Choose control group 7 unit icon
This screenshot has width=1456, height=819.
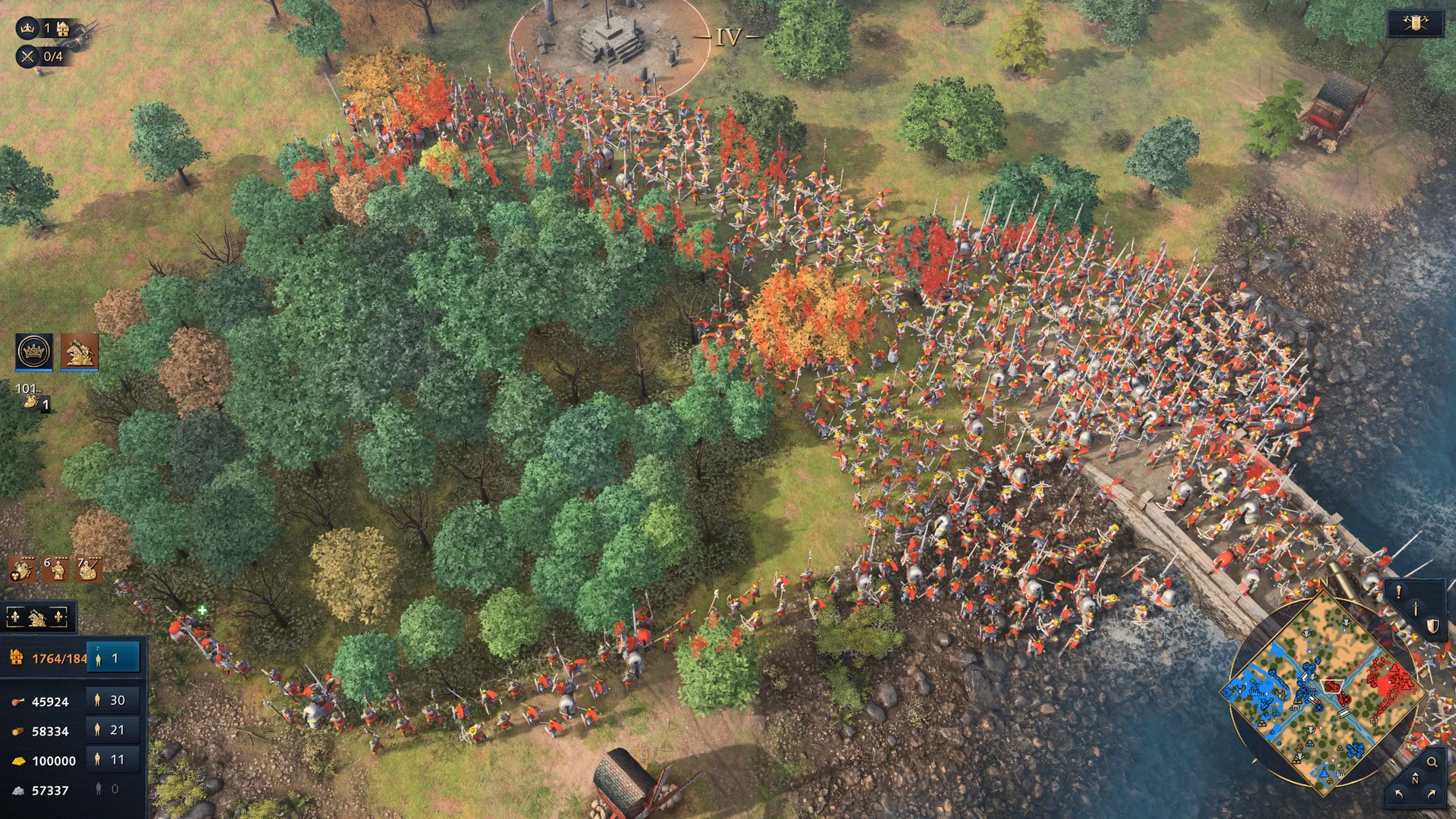[88, 568]
